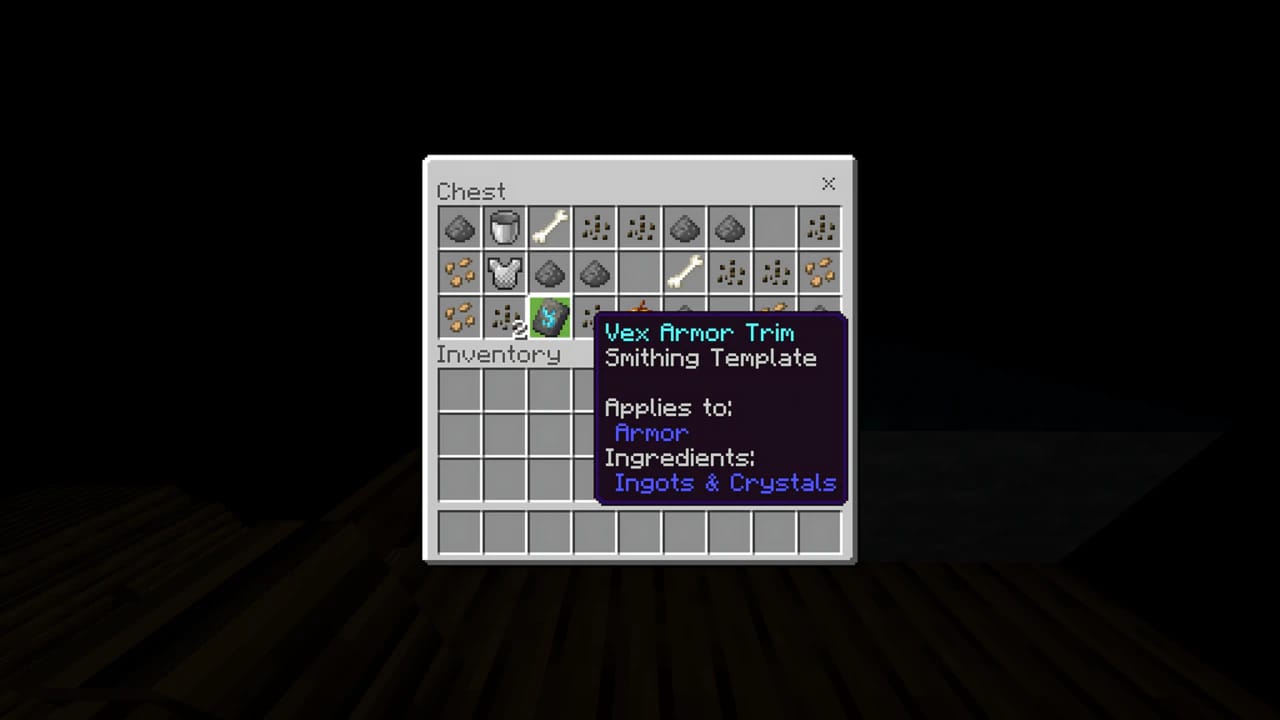
Task: Close the chest with the X button
Action: [x=828, y=184]
